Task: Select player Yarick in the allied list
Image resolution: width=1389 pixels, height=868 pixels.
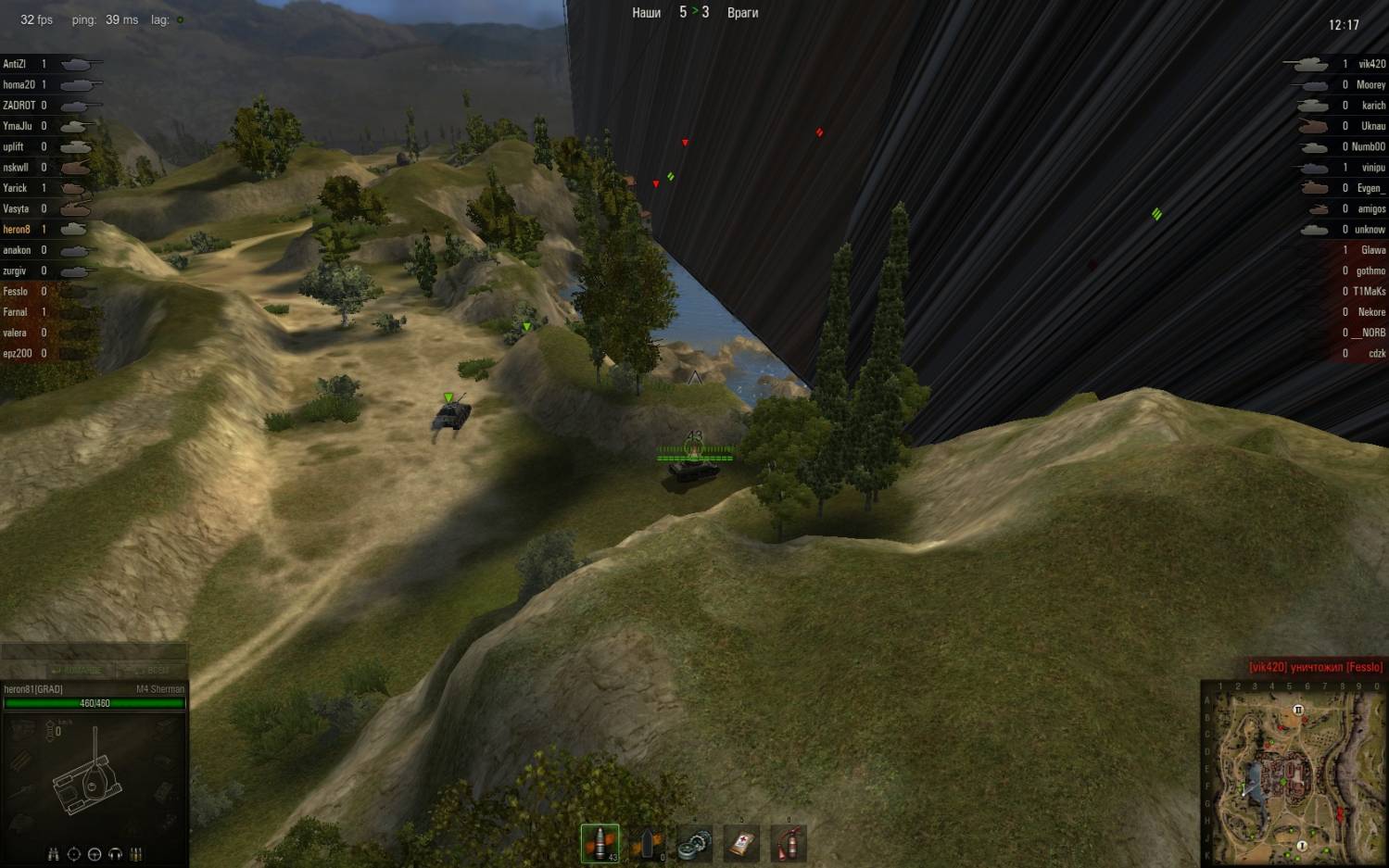Action: (x=15, y=188)
